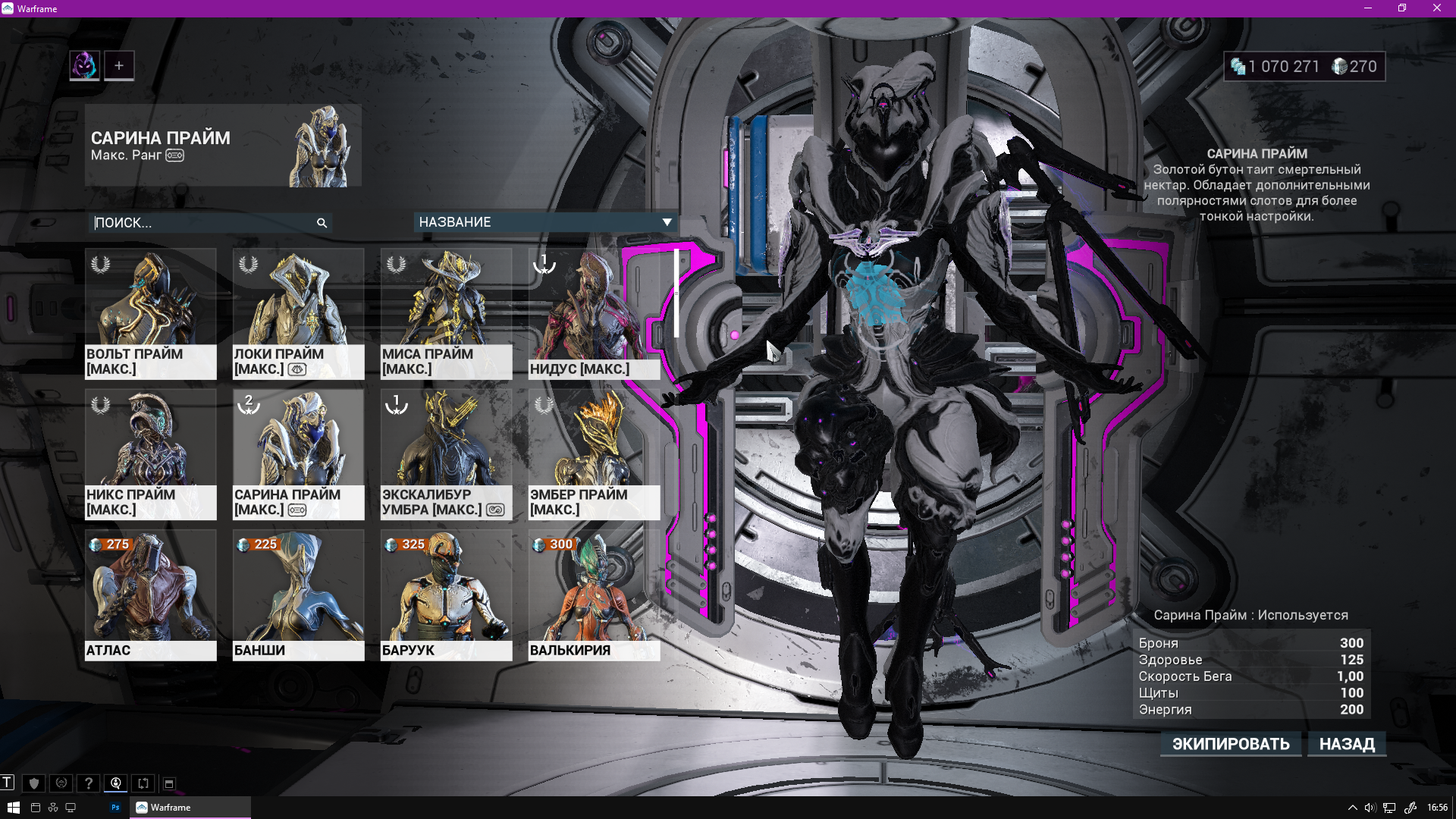The height and width of the screenshot is (819, 1456).
Task: Click the laurel wreath icon in bottom toolbar
Action: click(61, 783)
